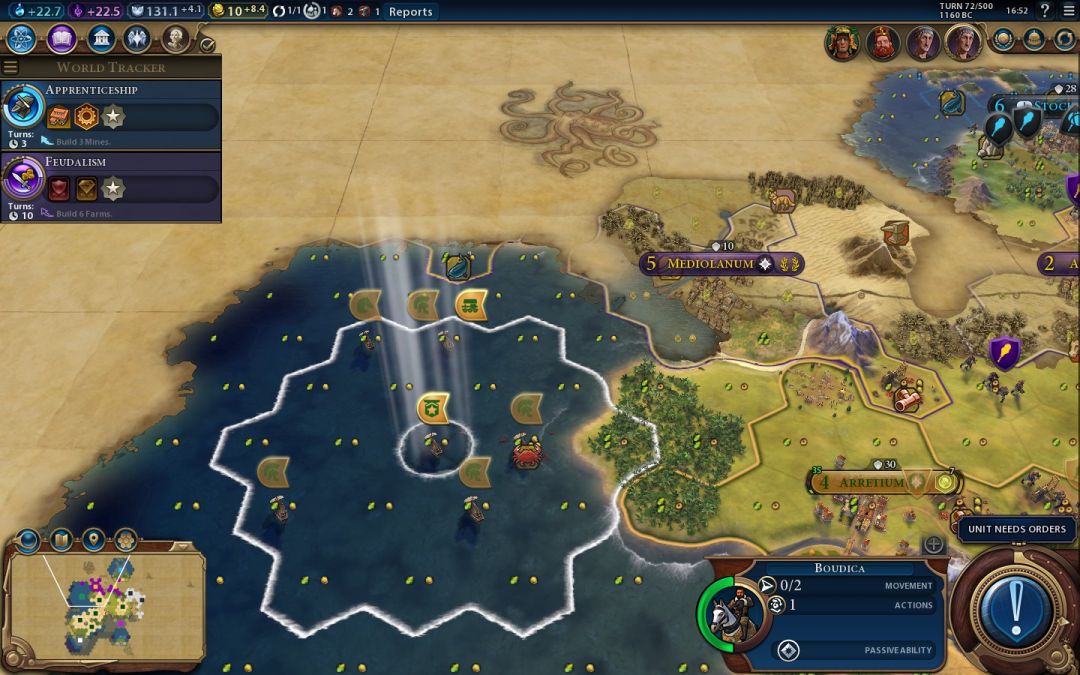Open the Civilopedia help button
The image size is (1080, 675).
(1045, 11)
